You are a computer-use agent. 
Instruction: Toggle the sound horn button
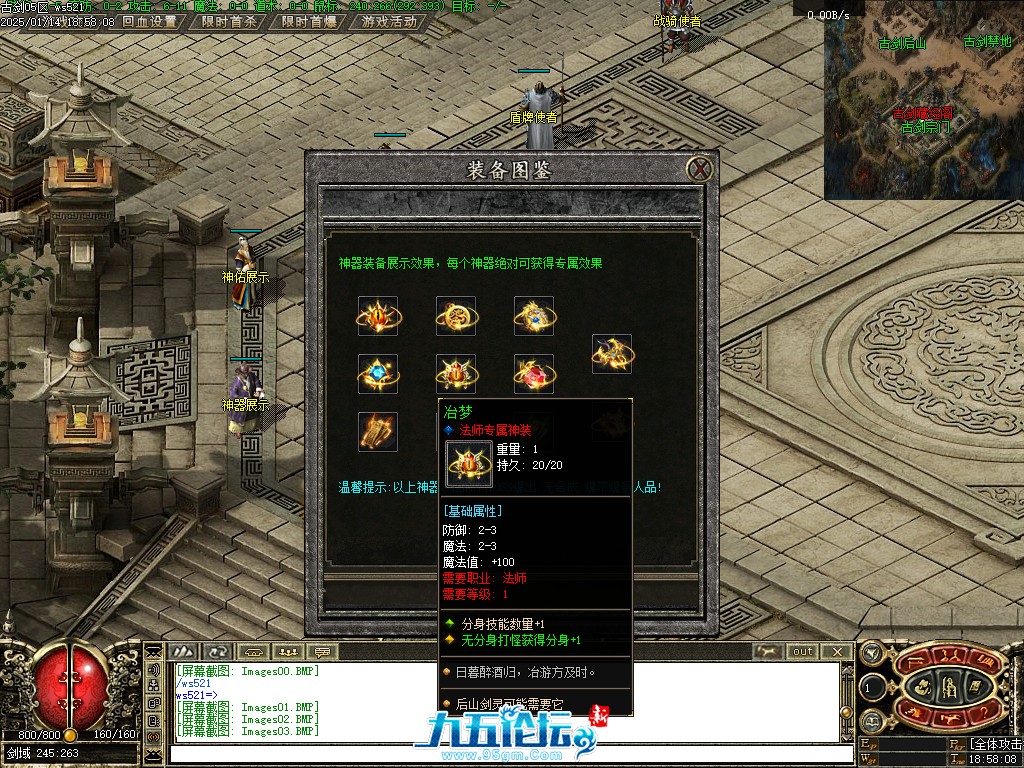(154, 670)
